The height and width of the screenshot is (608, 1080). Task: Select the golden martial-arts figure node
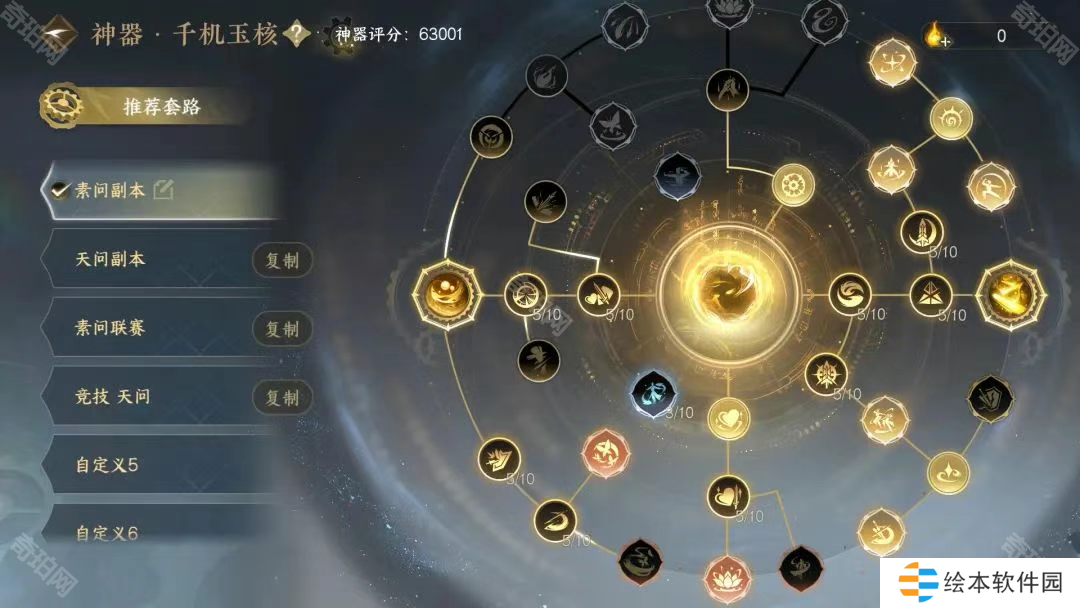point(991,187)
